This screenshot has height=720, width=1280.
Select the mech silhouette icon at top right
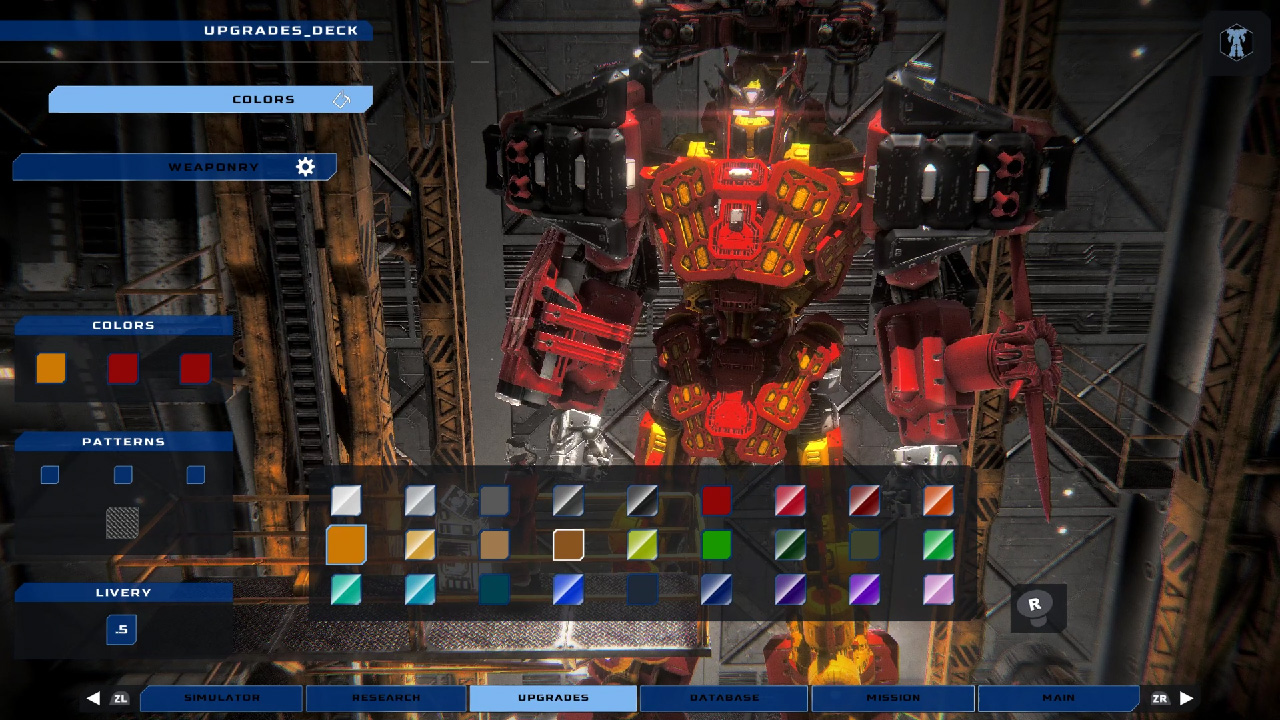(x=1236, y=42)
